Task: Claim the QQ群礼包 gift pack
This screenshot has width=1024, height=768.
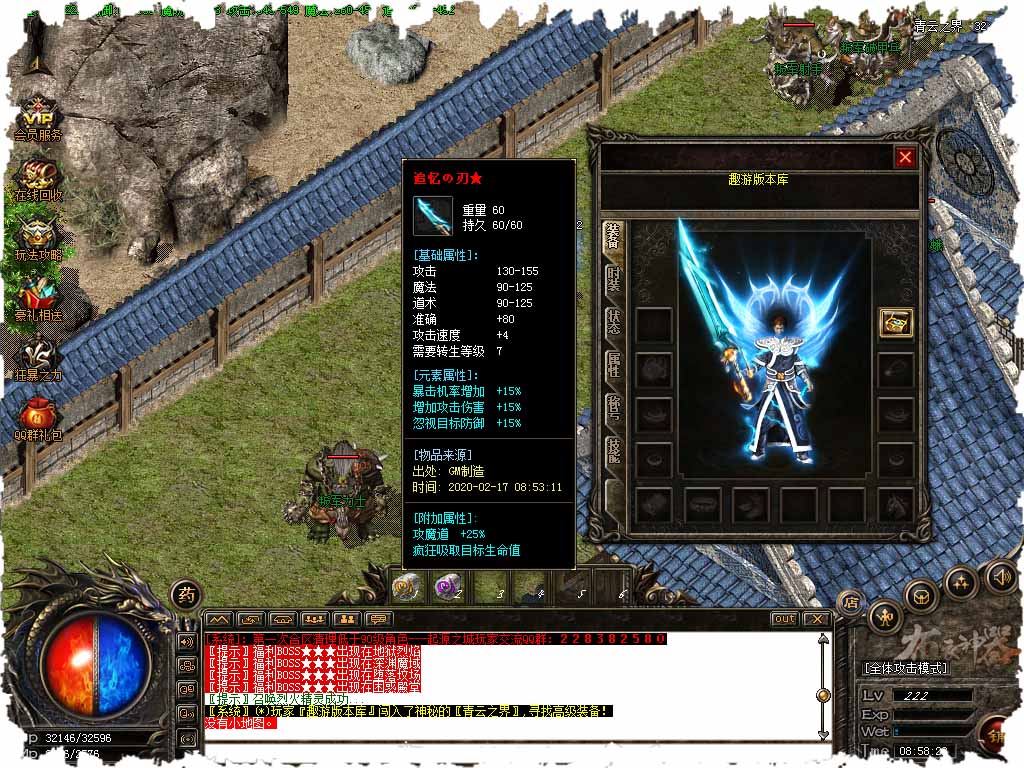Action: [38, 418]
